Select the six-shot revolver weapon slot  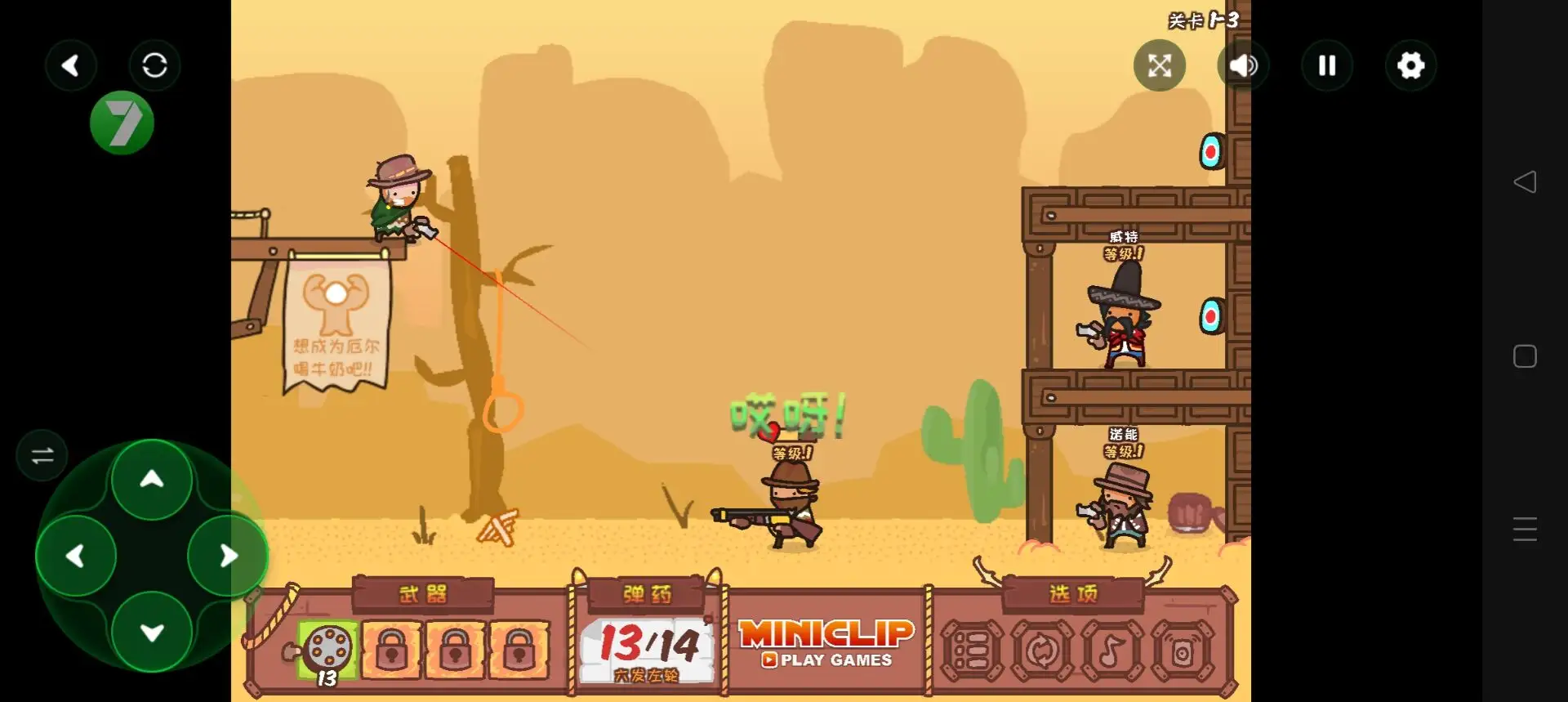(328, 650)
